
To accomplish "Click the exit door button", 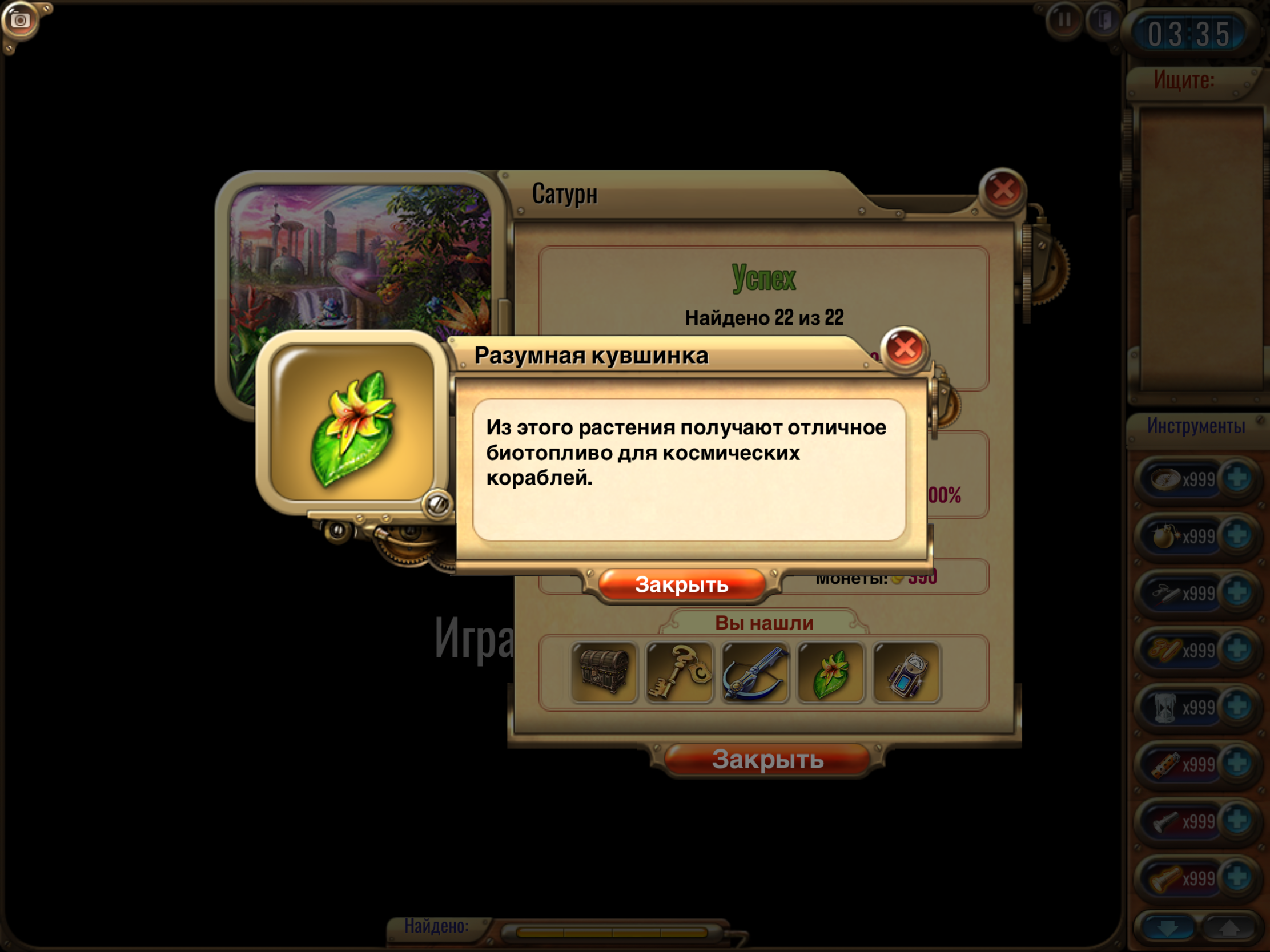I will 1103,21.
